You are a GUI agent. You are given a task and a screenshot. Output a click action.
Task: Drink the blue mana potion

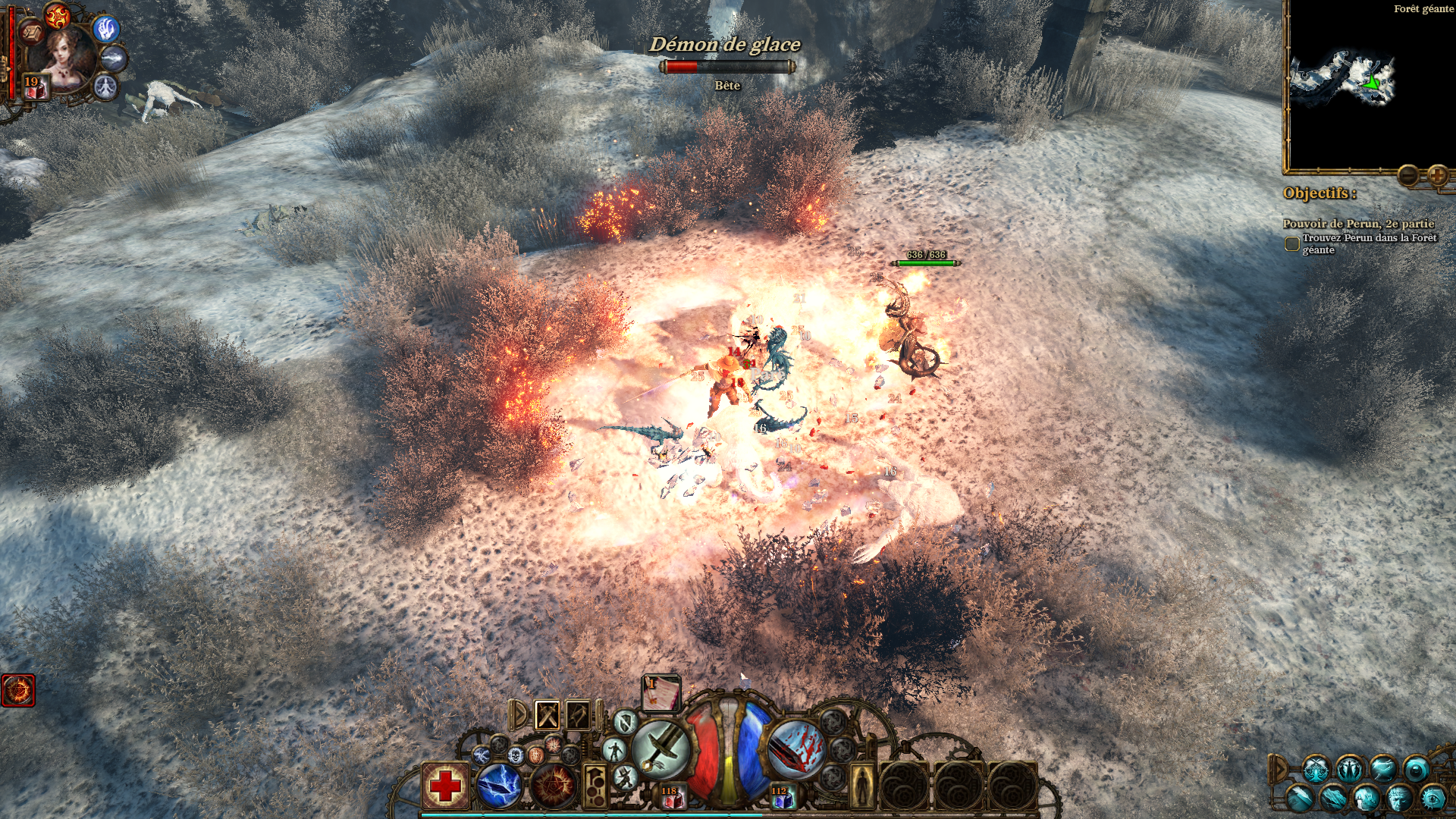781,797
